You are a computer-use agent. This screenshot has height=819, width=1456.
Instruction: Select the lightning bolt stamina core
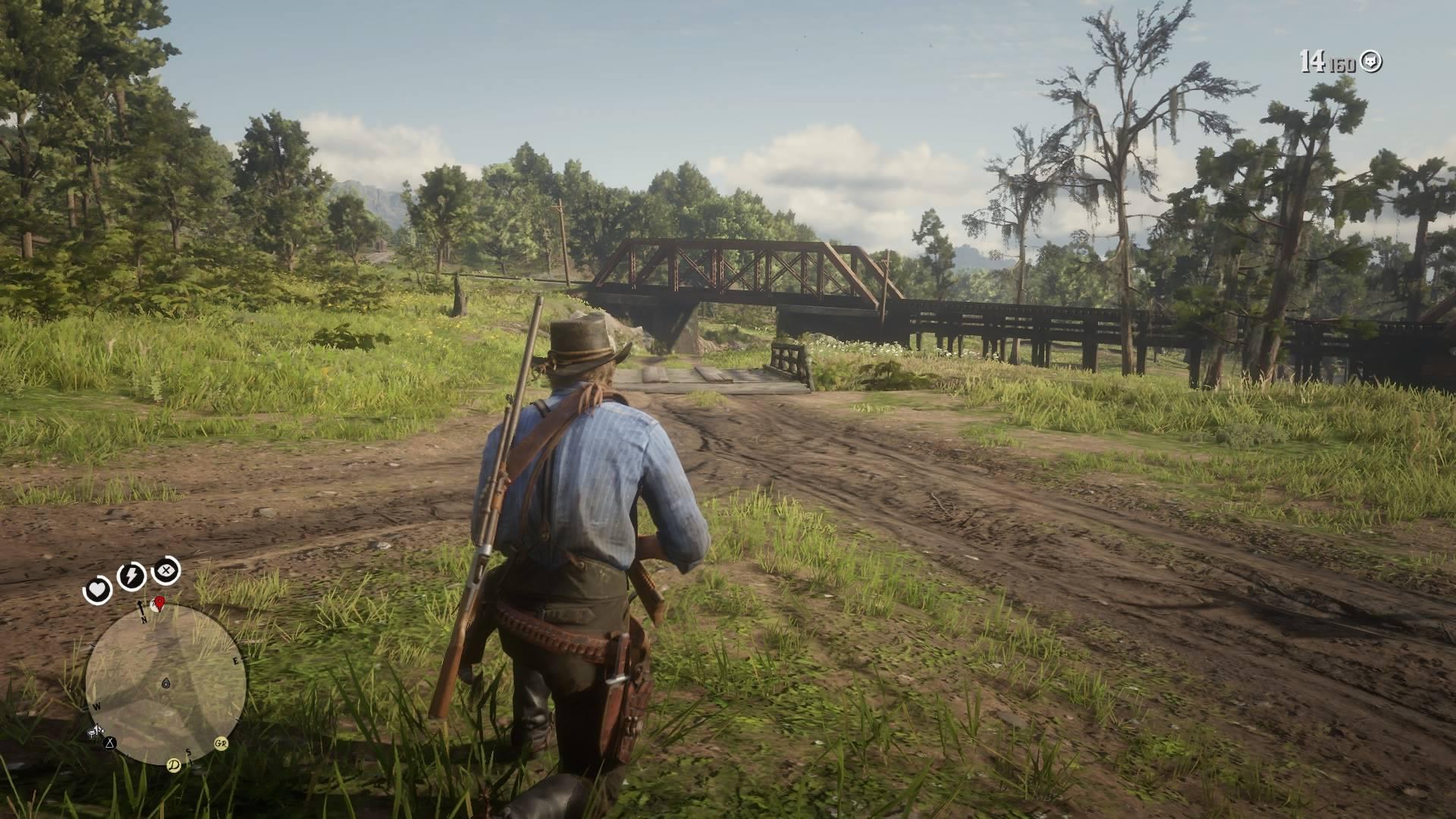pyautogui.click(x=132, y=577)
